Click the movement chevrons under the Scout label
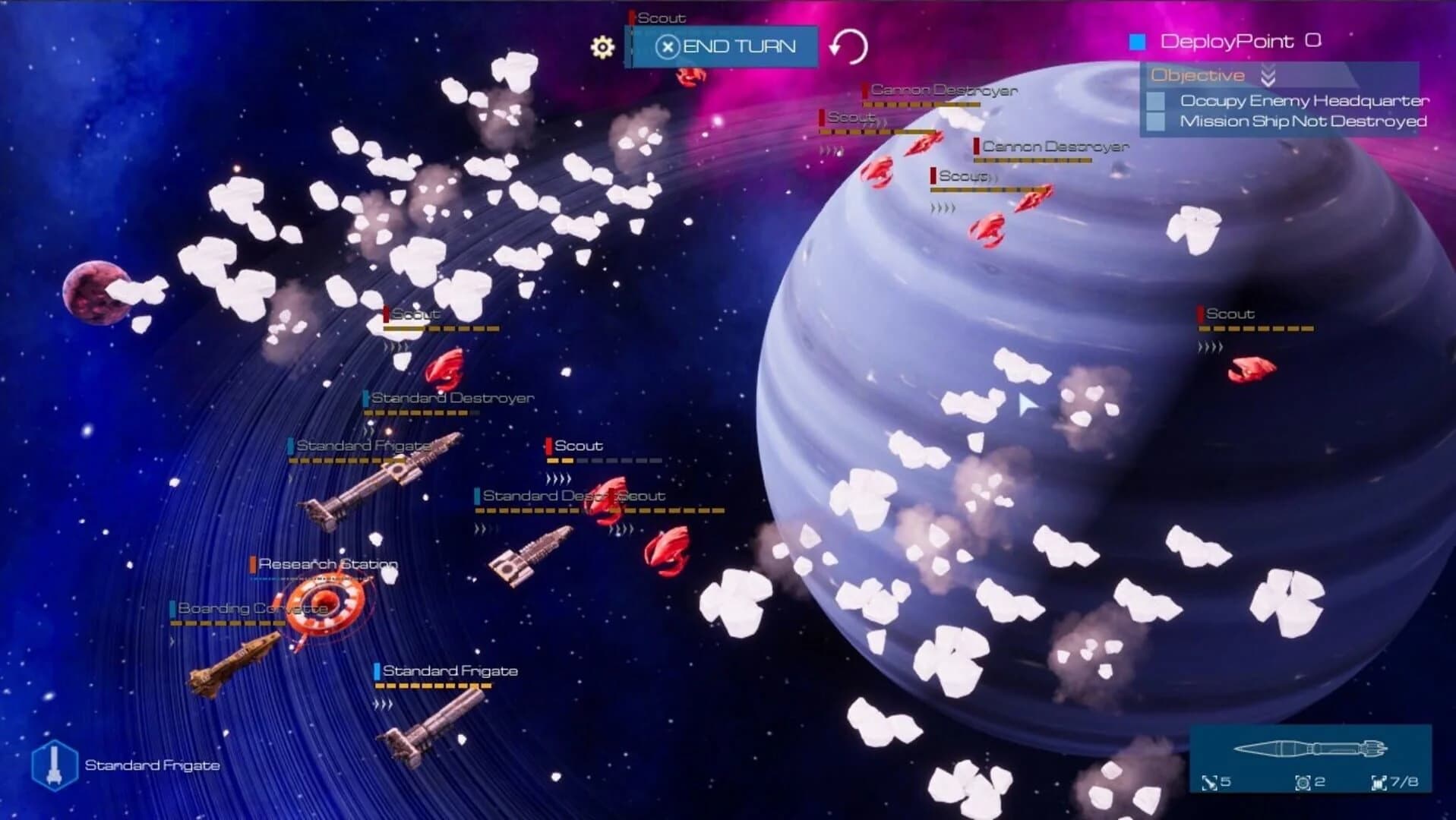 pos(560,478)
